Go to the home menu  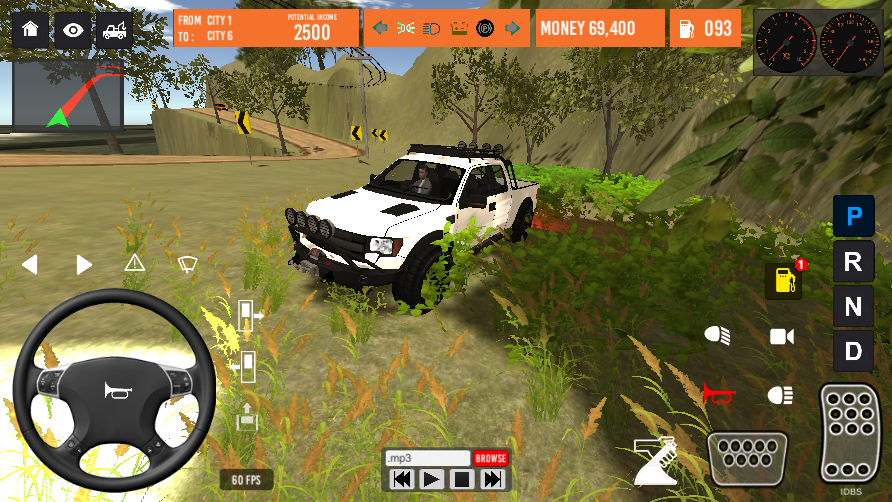[x=30, y=30]
